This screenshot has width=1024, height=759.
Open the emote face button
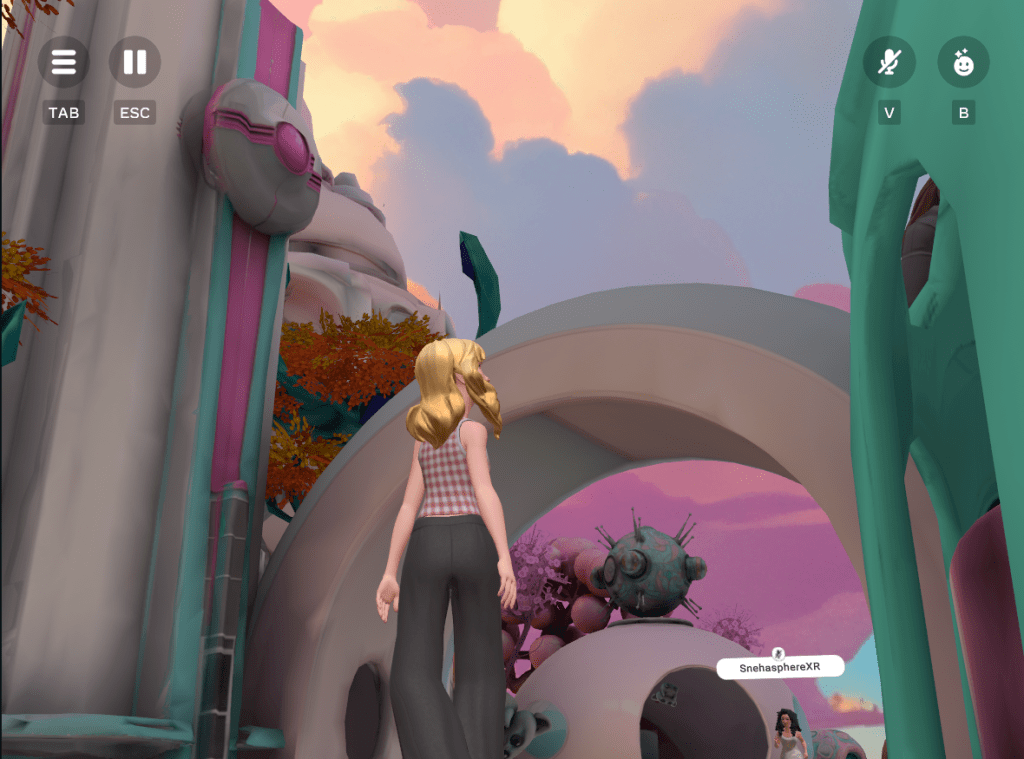tap(963, 62)
